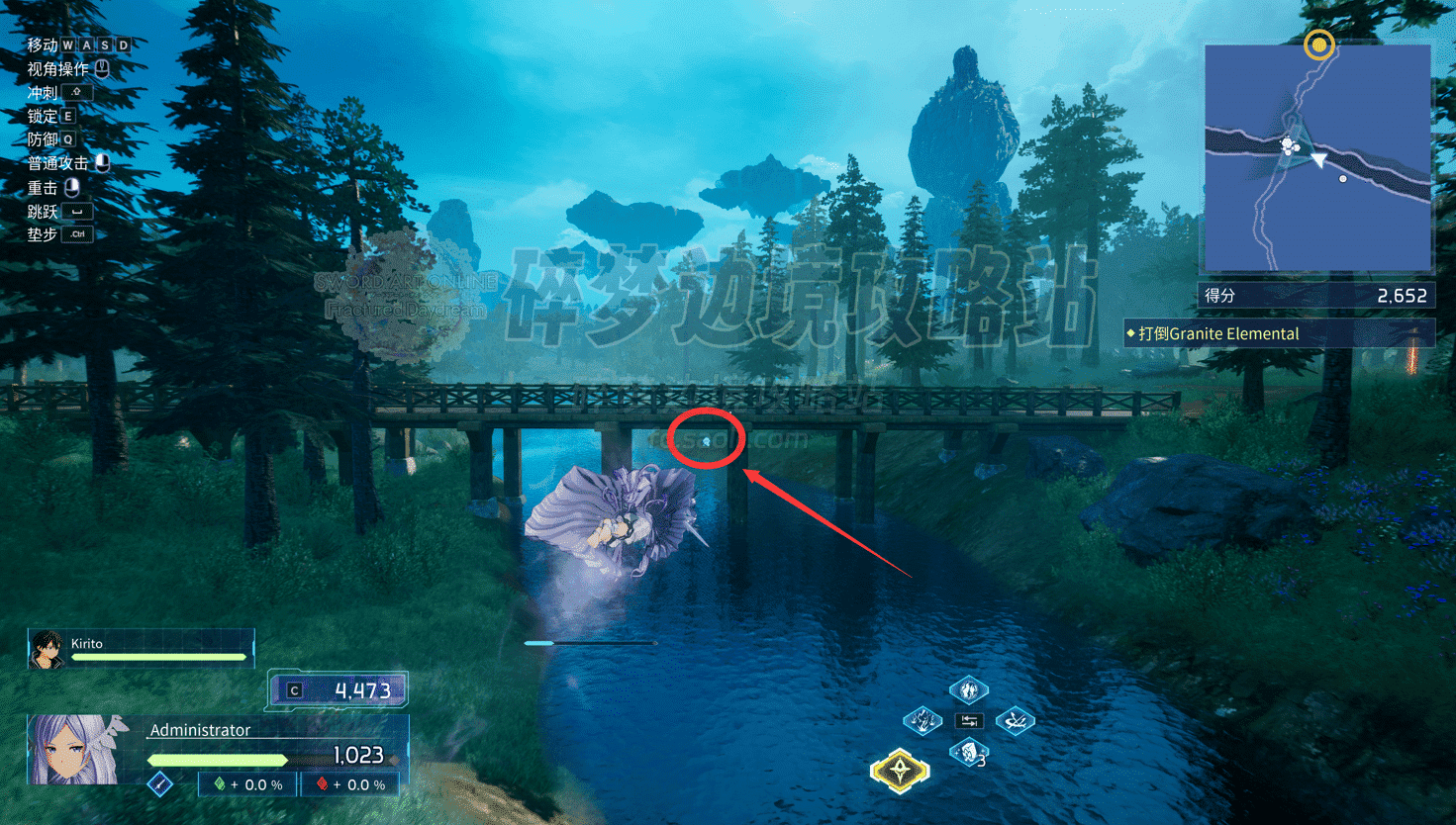
Task: Select Kirito's party member panel
Action: [x=141, y=649]
